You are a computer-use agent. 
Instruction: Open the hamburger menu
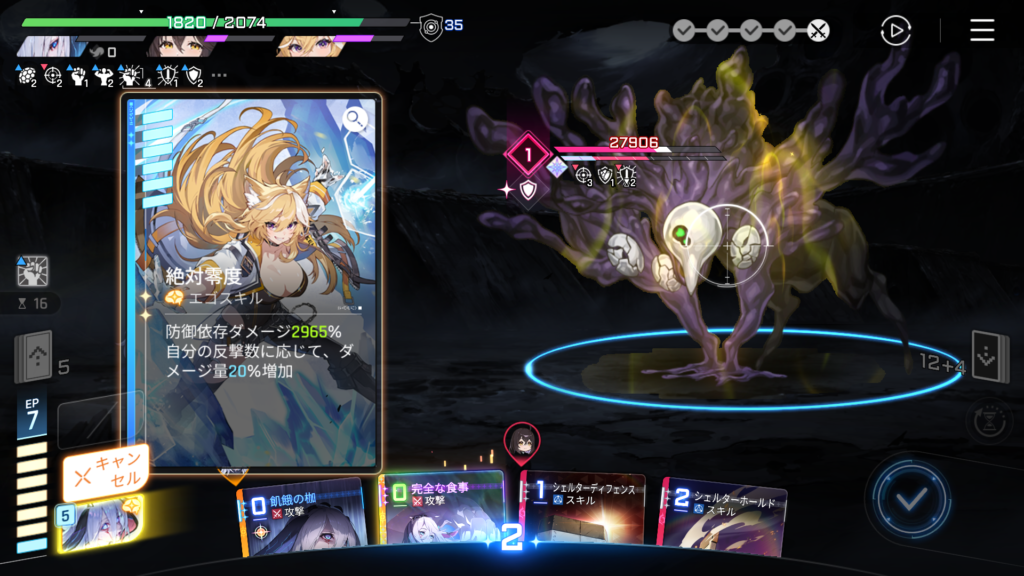pos(982,30)
